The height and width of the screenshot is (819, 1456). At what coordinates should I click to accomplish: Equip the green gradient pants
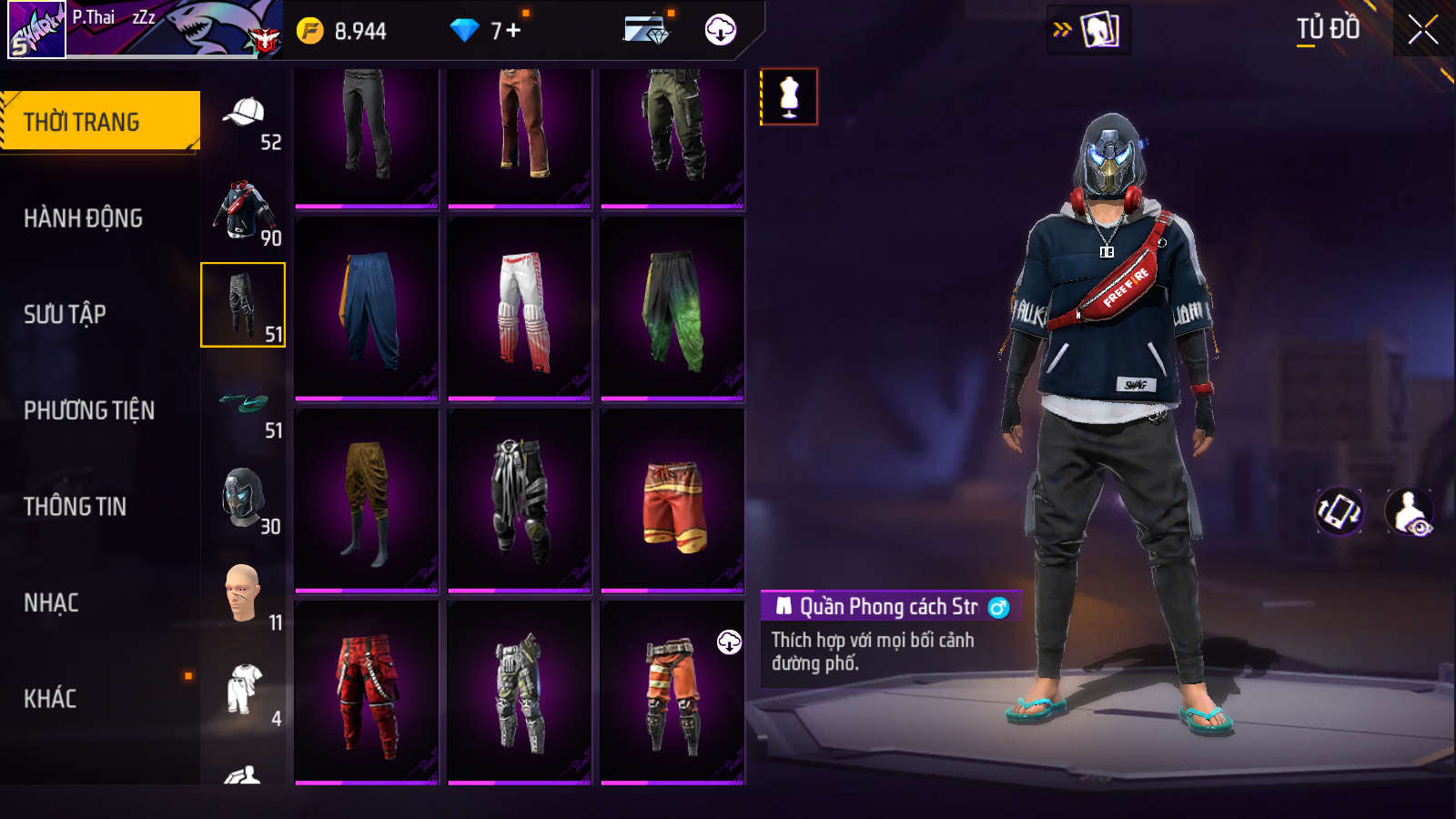672,309
